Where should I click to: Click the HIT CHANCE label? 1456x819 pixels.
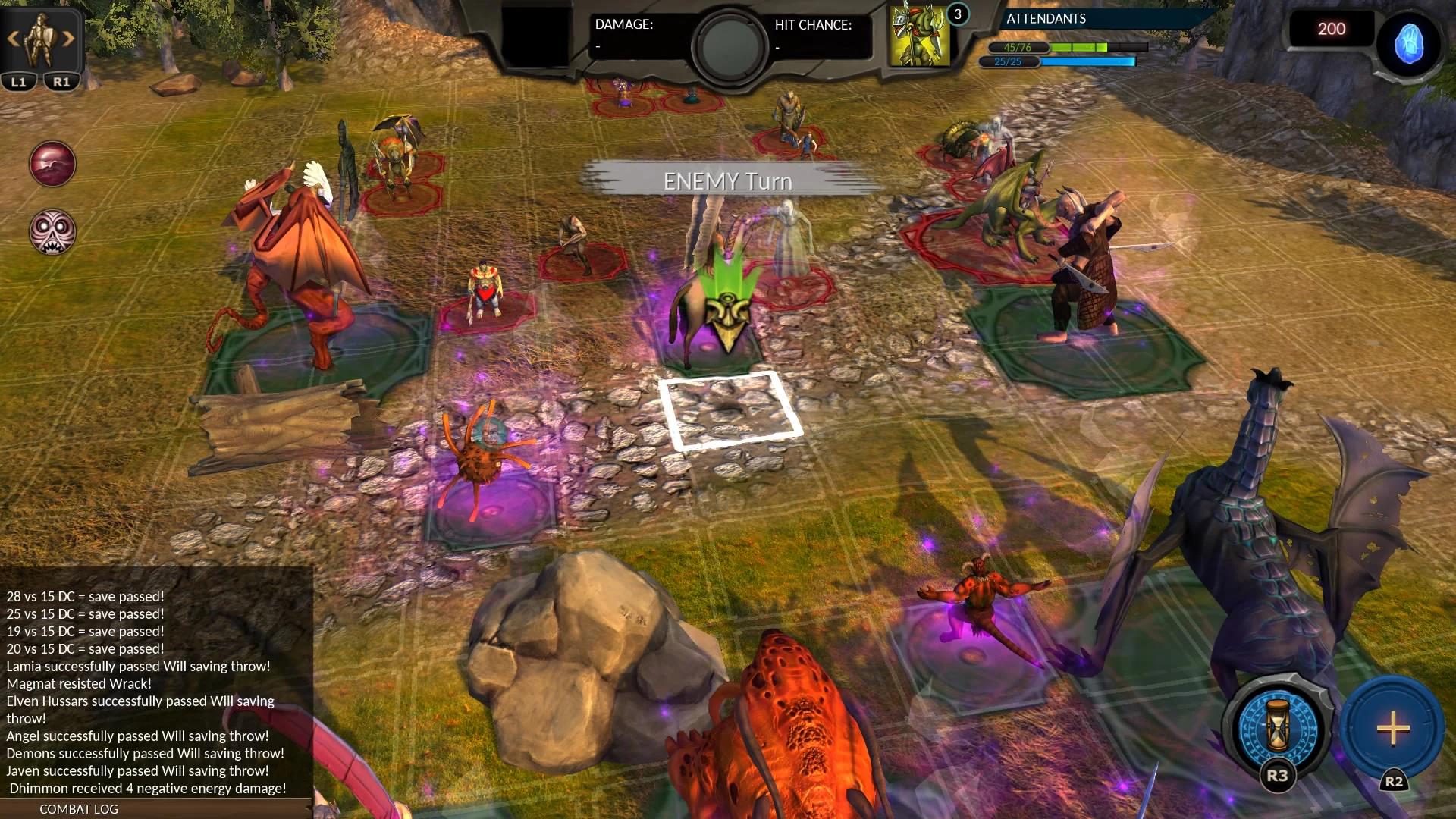[812, 24]
